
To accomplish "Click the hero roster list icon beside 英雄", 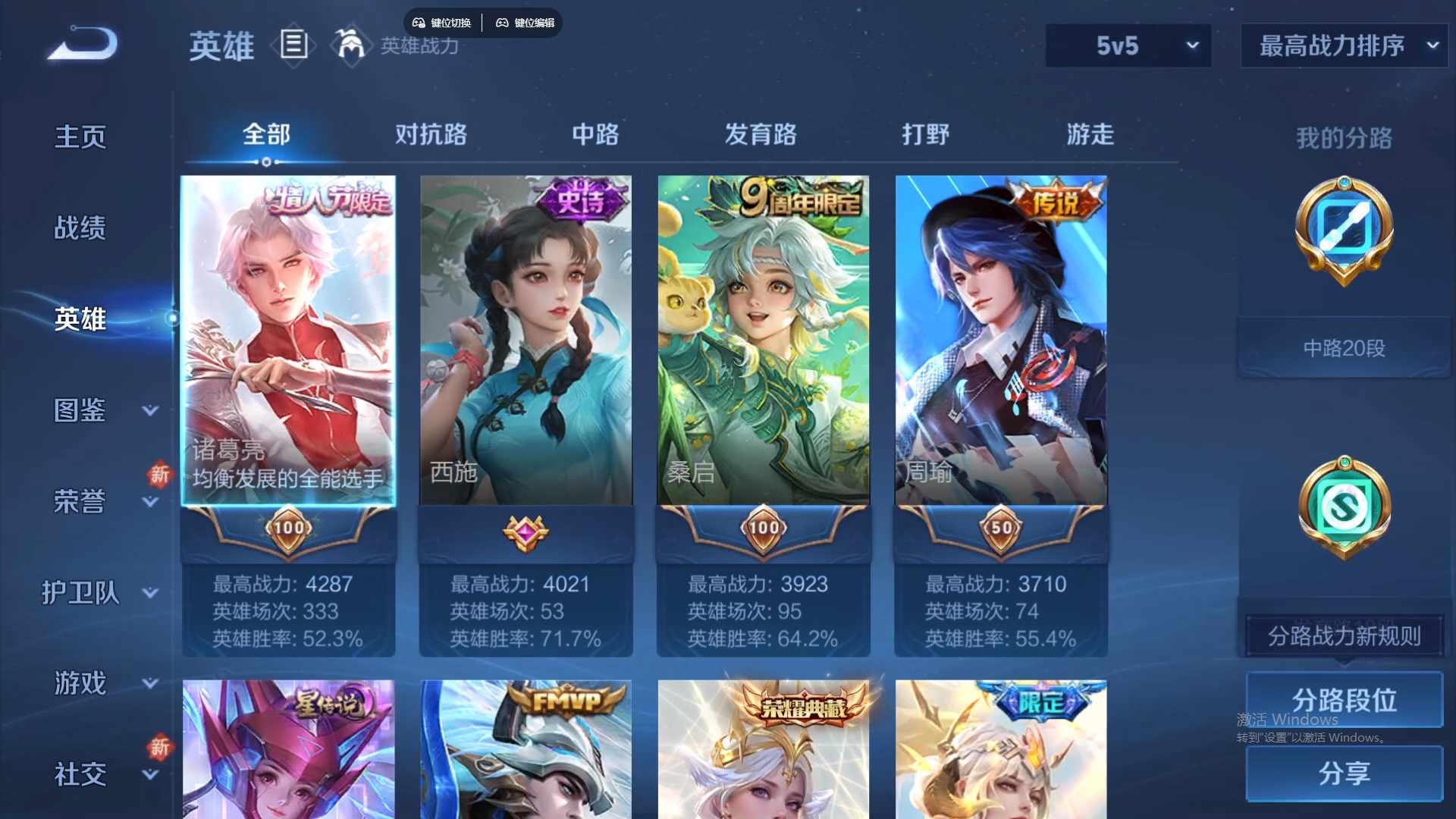I will (x=294, y=45).
